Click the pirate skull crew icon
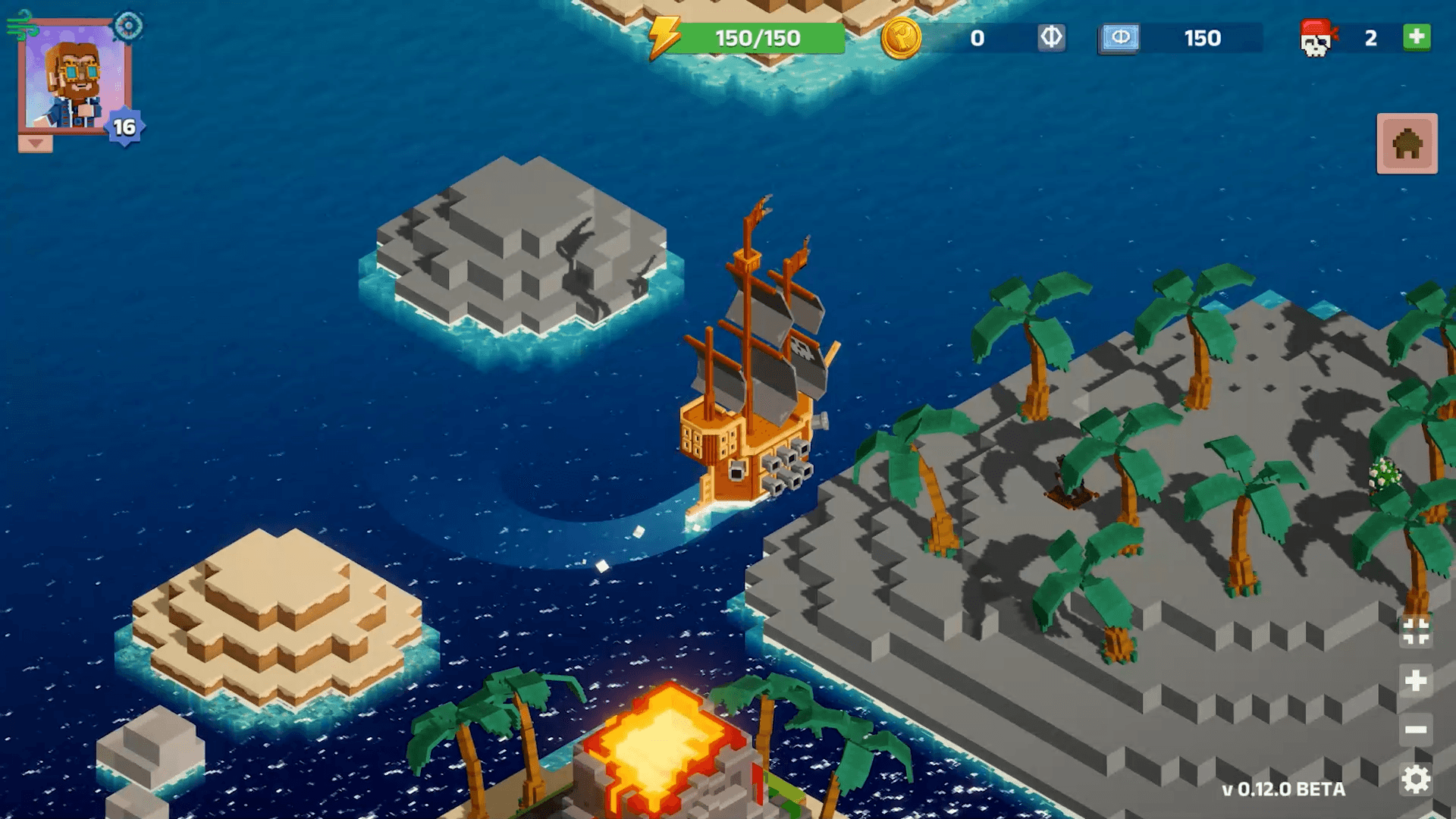The image size is (1456, 819). tap(1318, 39)
